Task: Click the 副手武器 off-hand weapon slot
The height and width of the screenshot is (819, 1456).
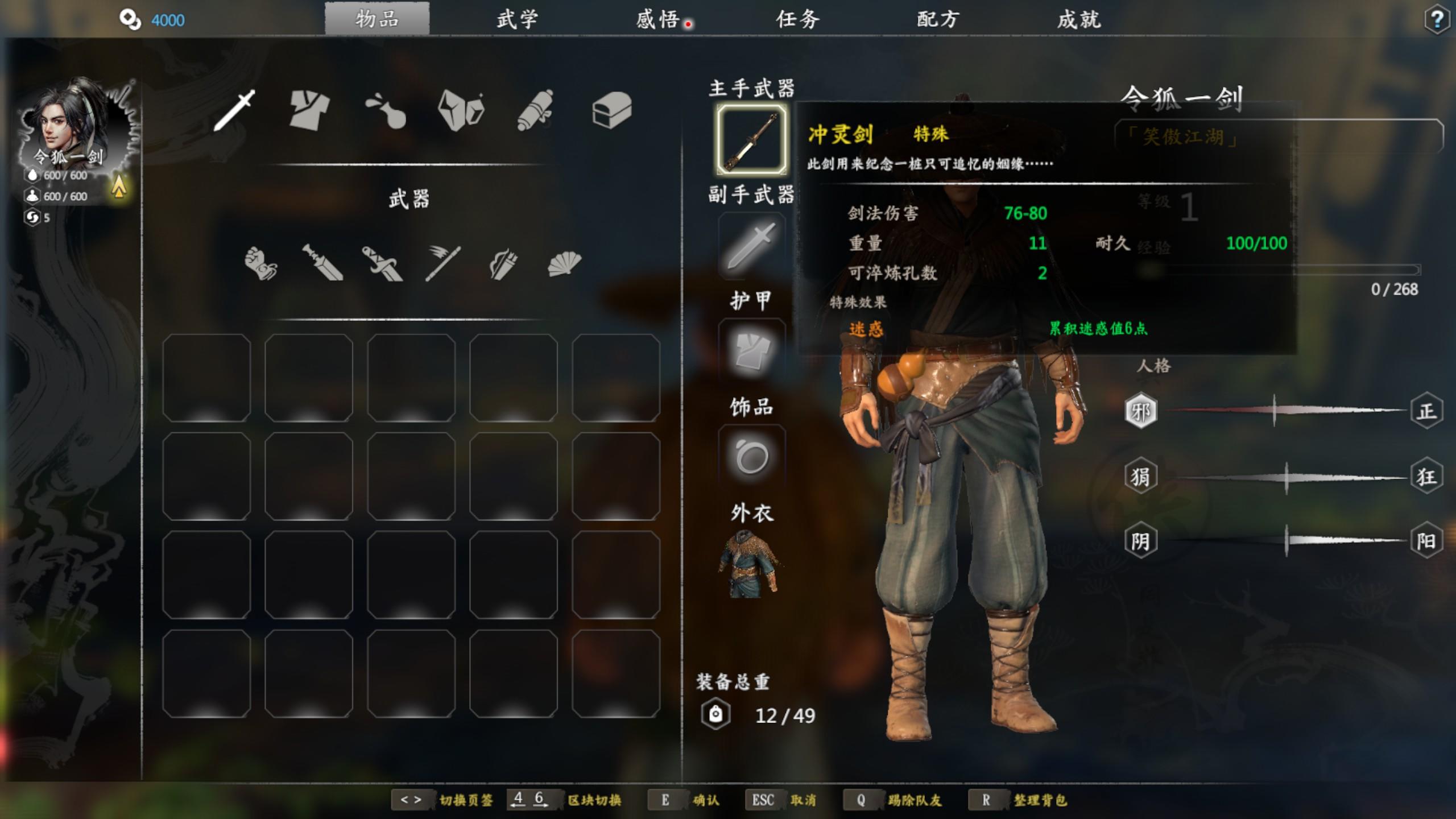Action: [x=751, y=246]
